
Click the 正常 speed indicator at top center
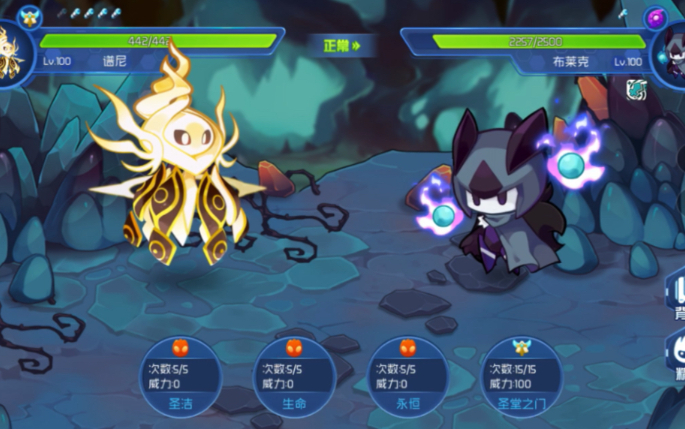point(342,45)
